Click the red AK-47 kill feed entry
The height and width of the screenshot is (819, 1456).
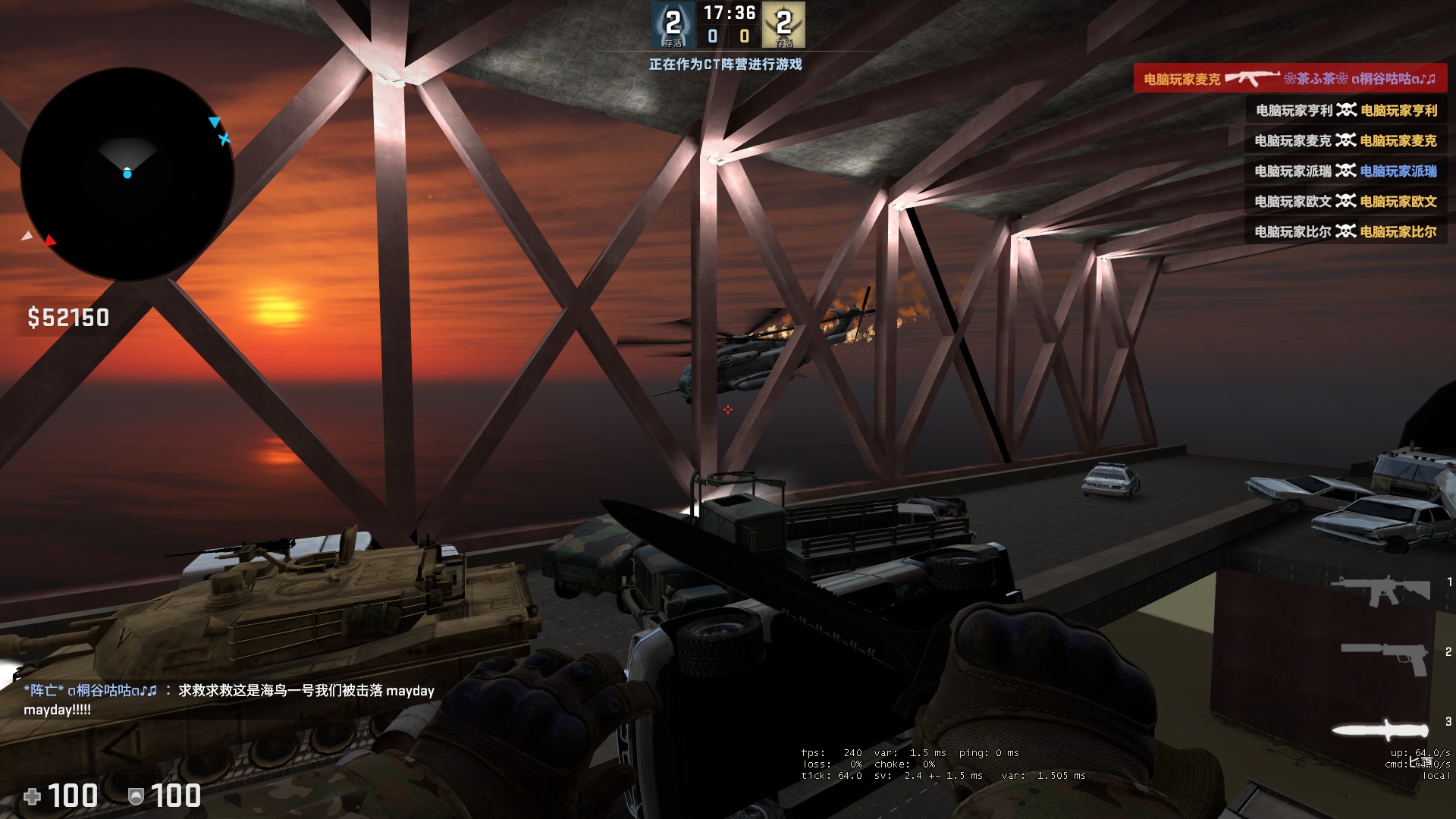[x=1289, y=79]
